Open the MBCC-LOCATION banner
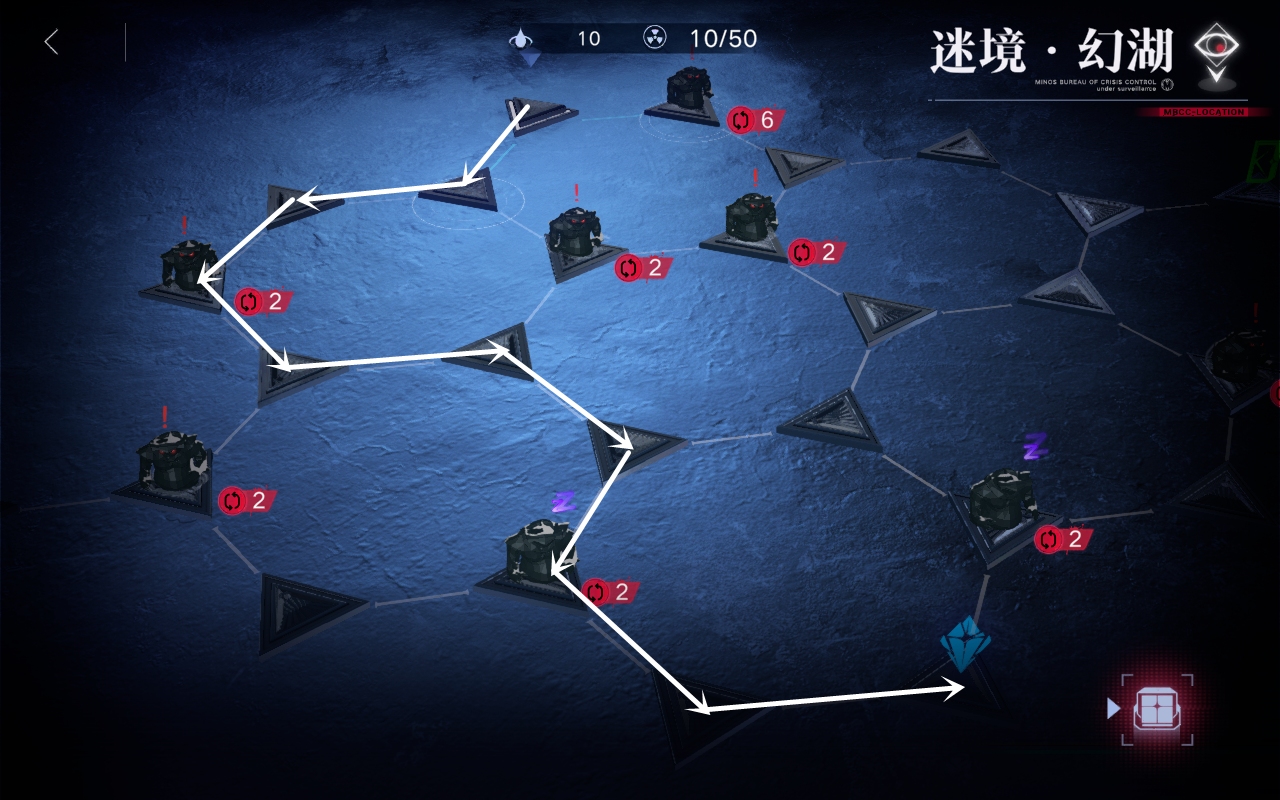1280x800 pixels. coord(1204,113)
